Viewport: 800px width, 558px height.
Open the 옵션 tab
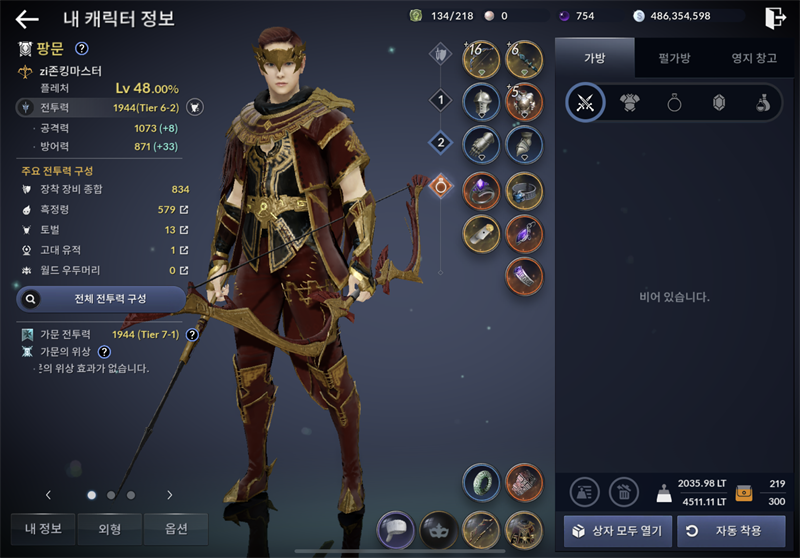pos(175,528)
